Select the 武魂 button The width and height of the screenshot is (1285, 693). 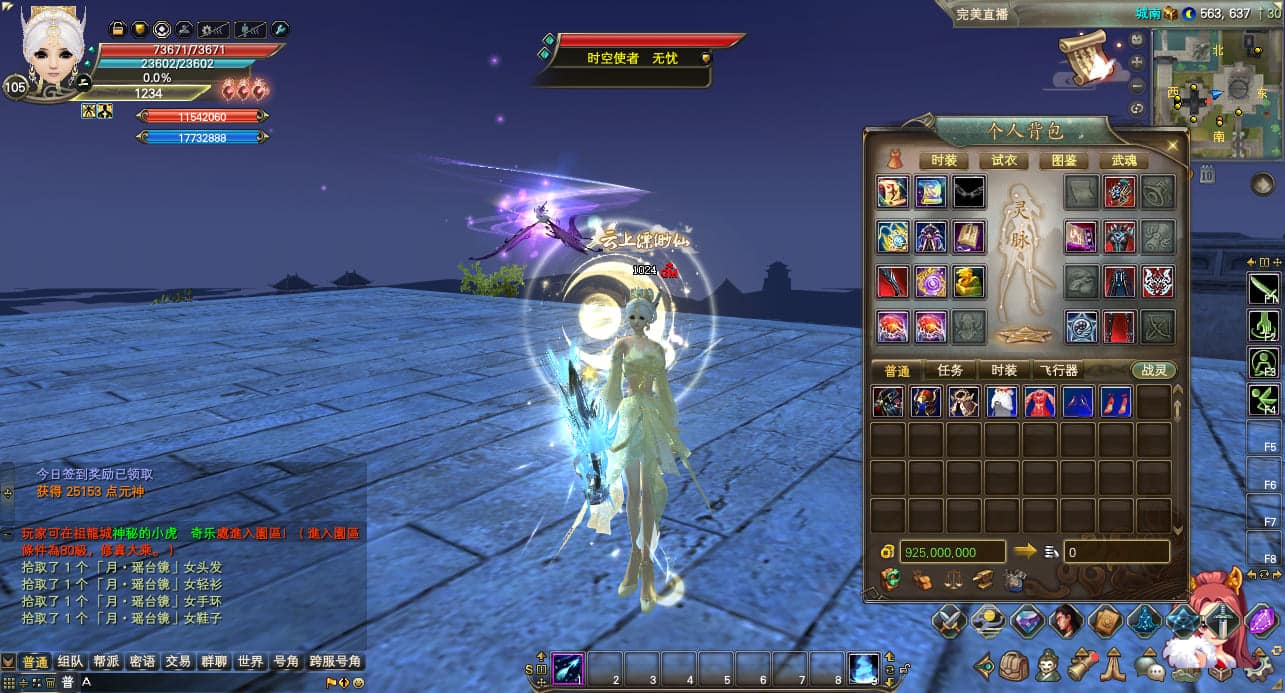1124,160
